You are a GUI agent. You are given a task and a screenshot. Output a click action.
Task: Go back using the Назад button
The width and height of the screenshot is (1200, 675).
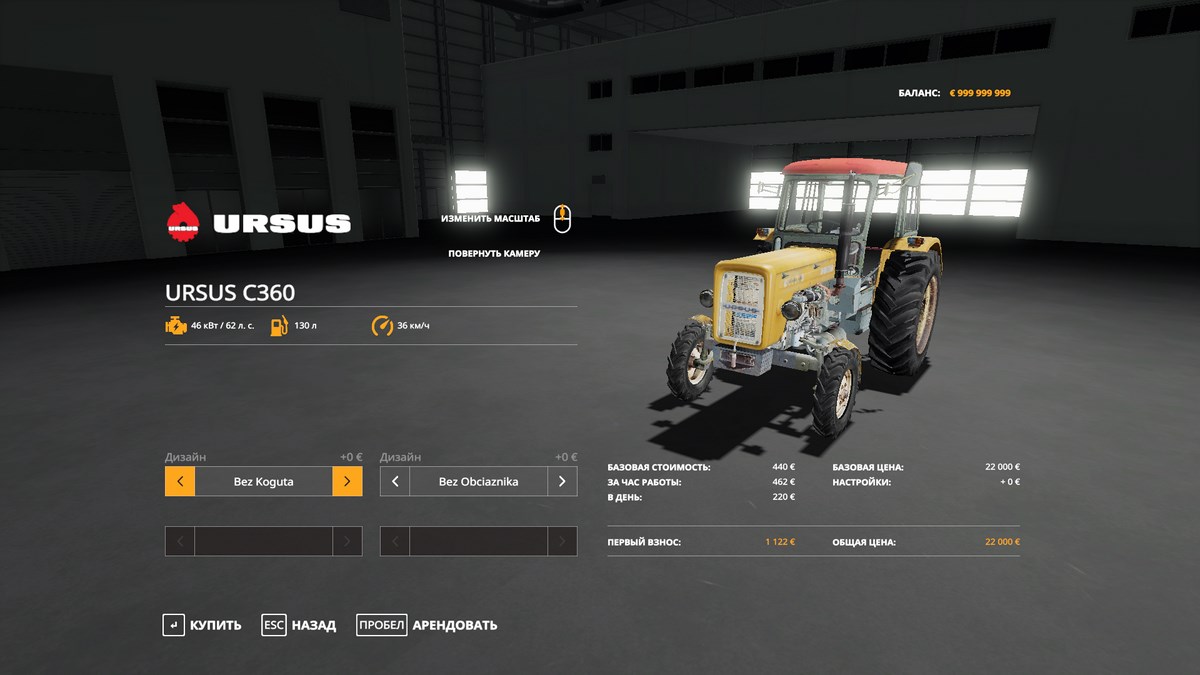pos(298,625)
